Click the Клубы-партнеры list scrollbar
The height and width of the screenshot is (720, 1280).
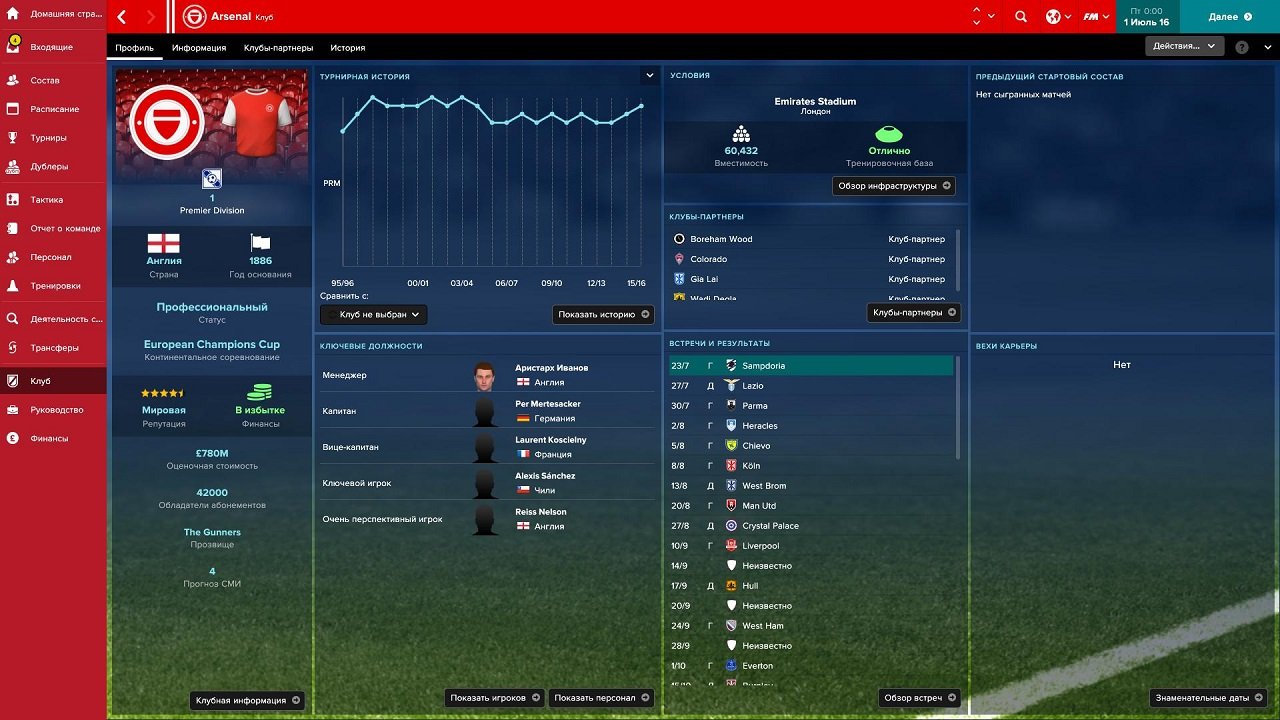click(956, 262)
